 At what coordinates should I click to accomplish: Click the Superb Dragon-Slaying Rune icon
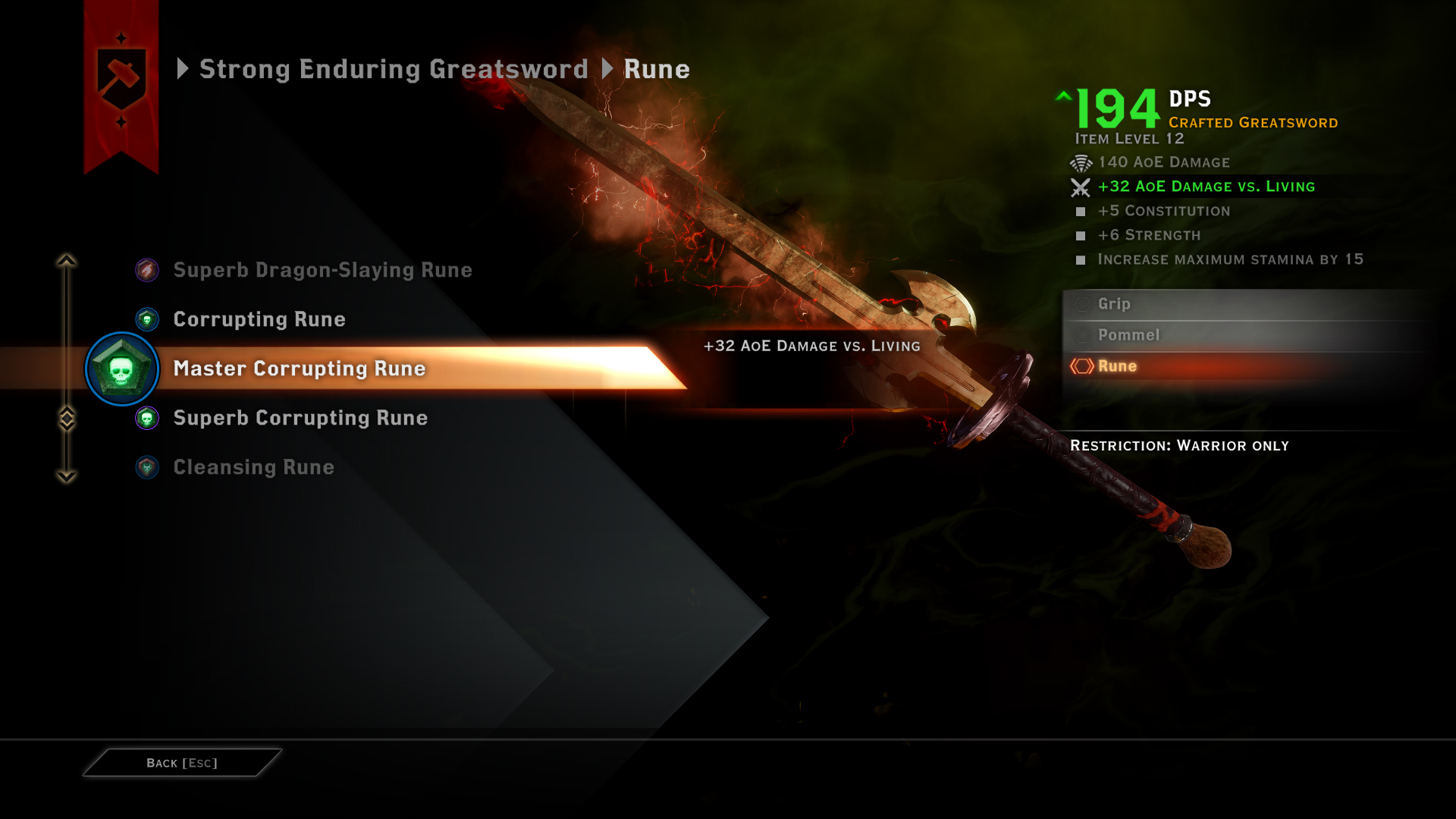(x=146, y=270)
